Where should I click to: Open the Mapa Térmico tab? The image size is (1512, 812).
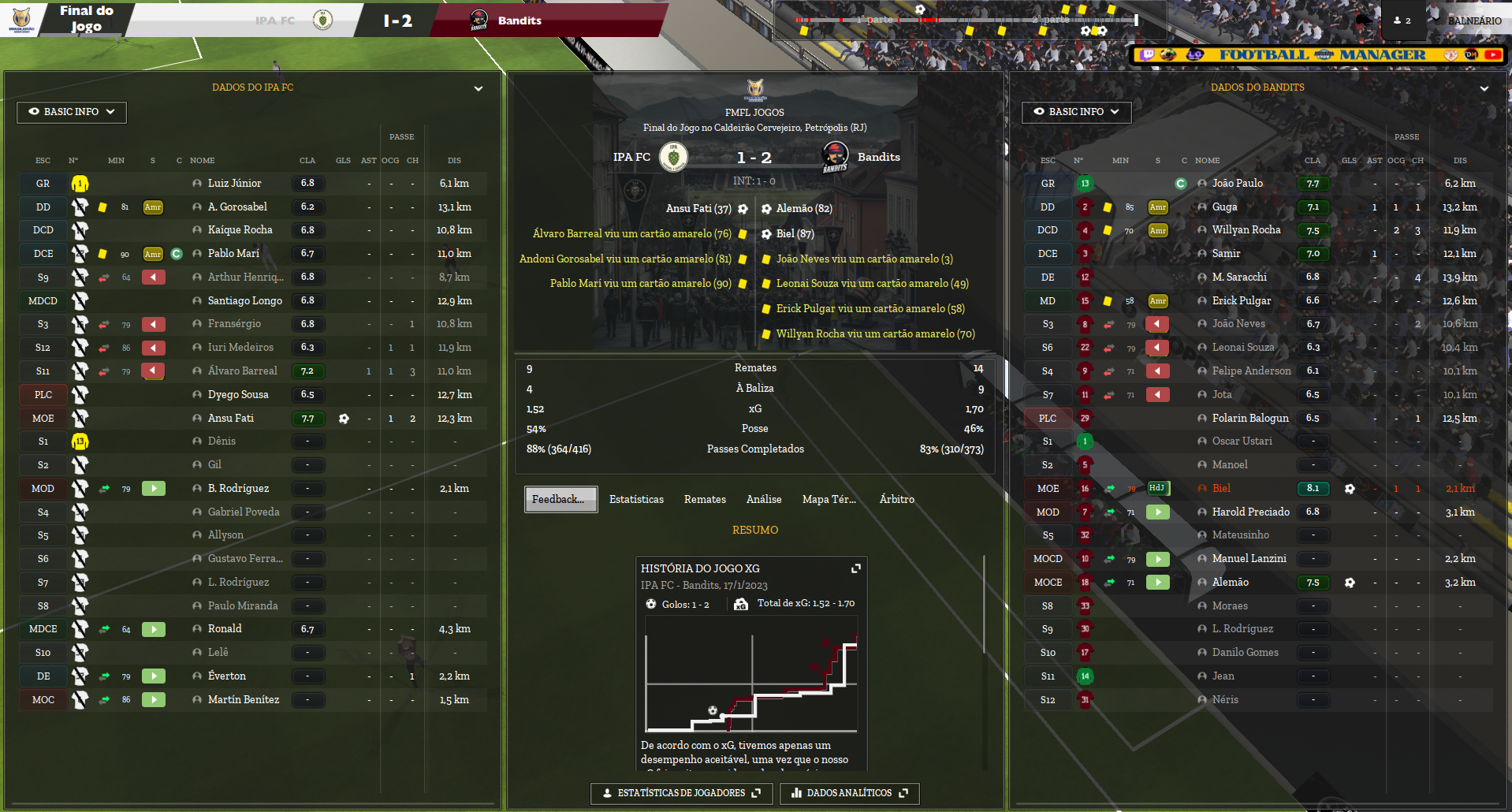click(829, 500)
